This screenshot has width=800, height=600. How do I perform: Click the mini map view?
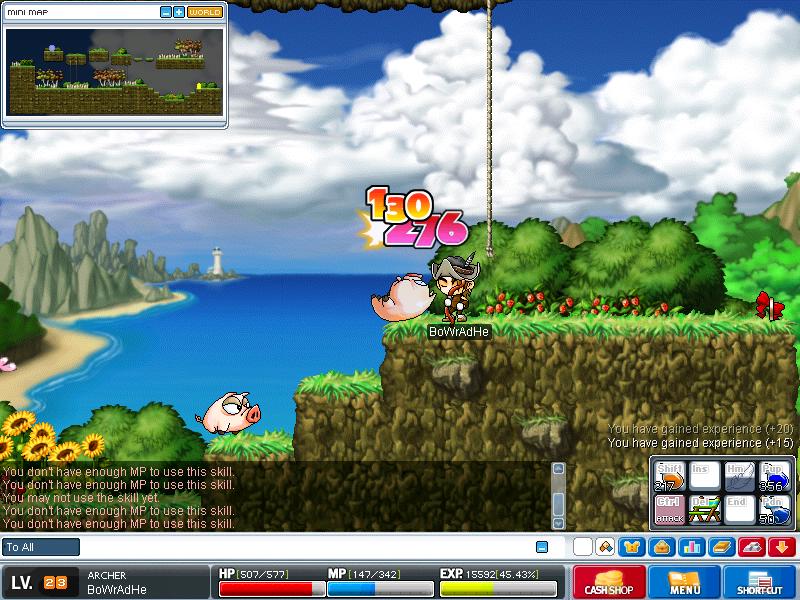[114, 70]
